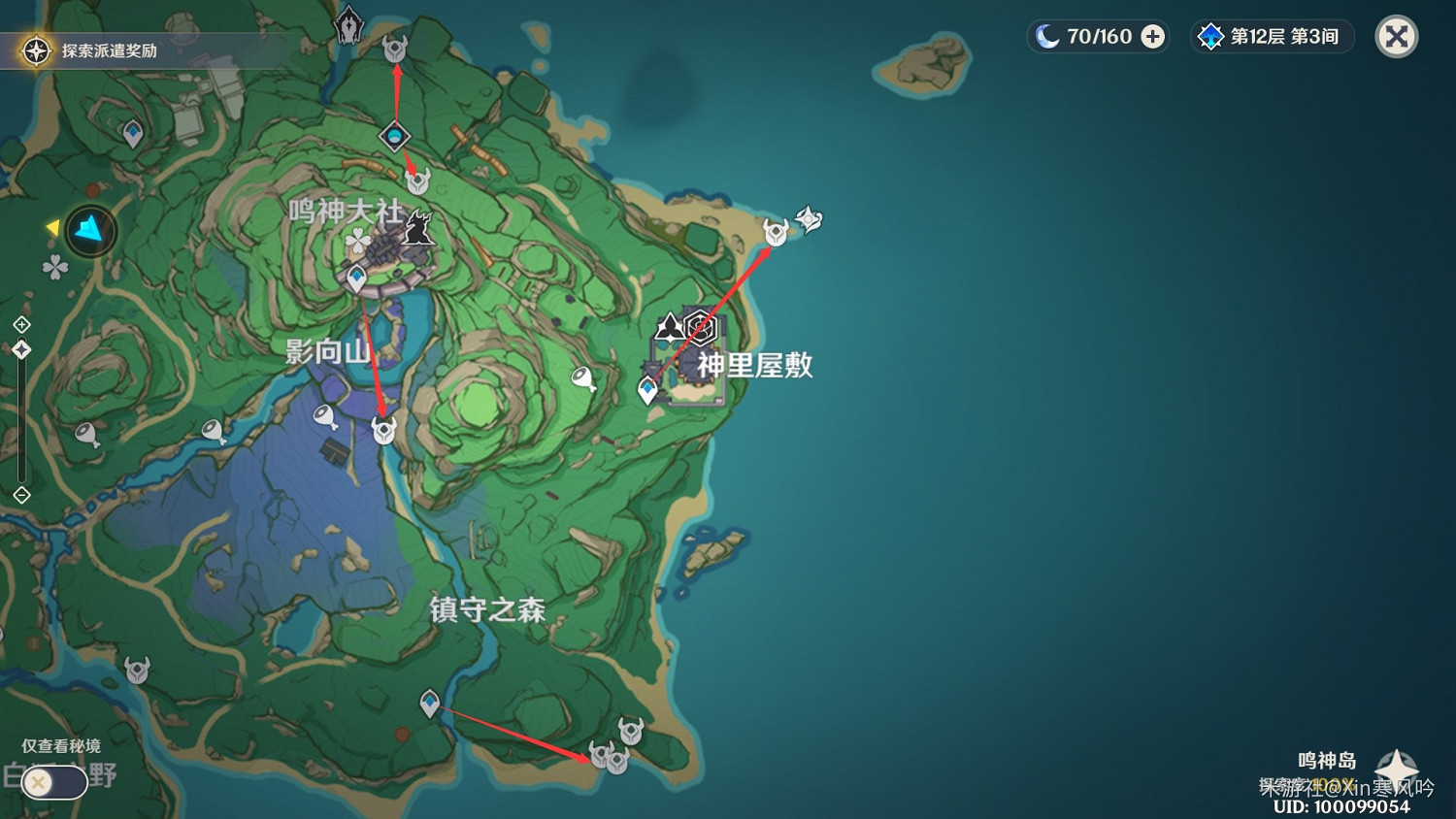1456x819 pixels.
Task: Open the teleport waypoint below 鸣神大社
Action: point(356,278)
